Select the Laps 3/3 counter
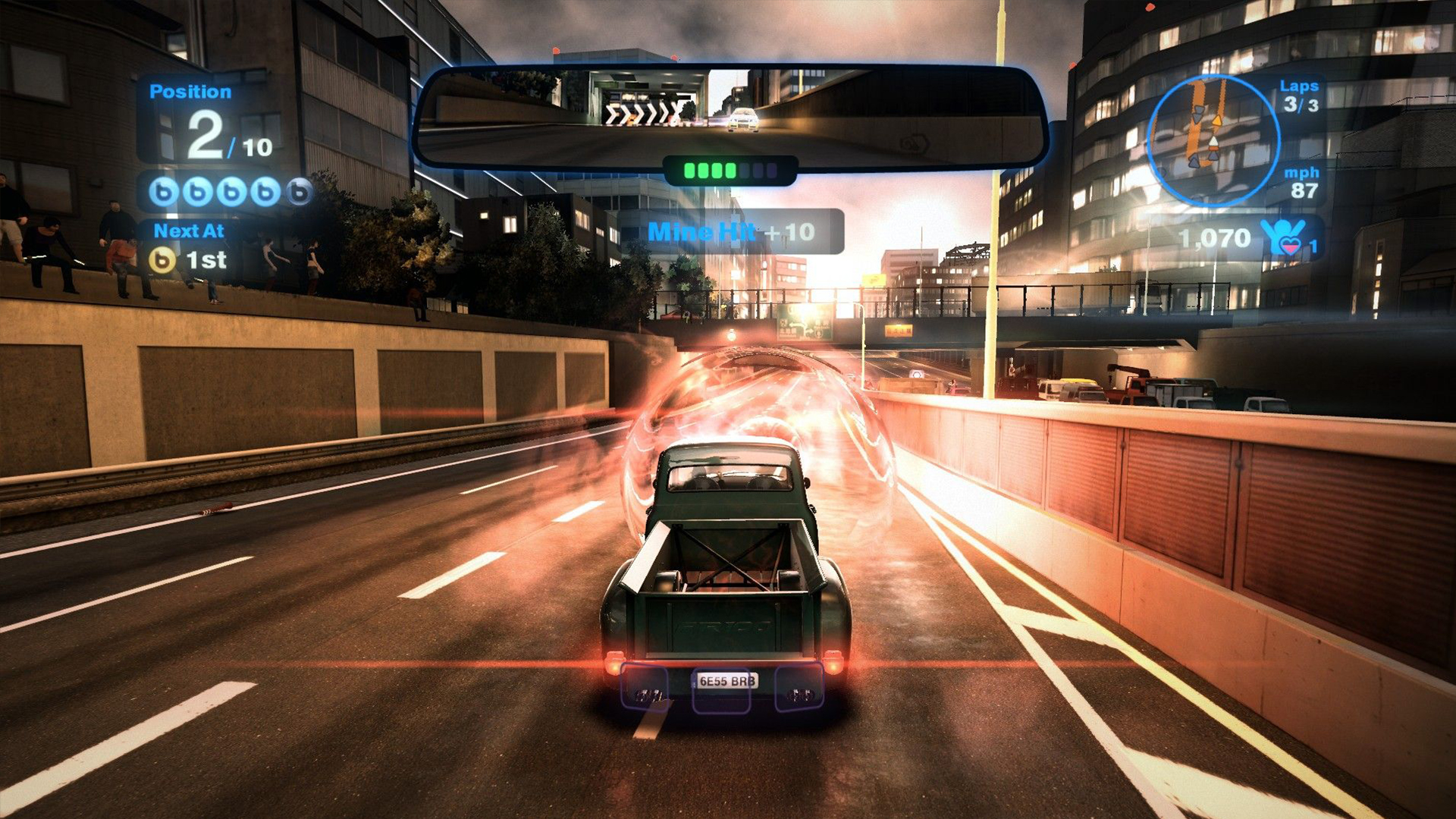Image resolution: width=1456 pixels, height=819 pixels. [x=1298, y=97]
